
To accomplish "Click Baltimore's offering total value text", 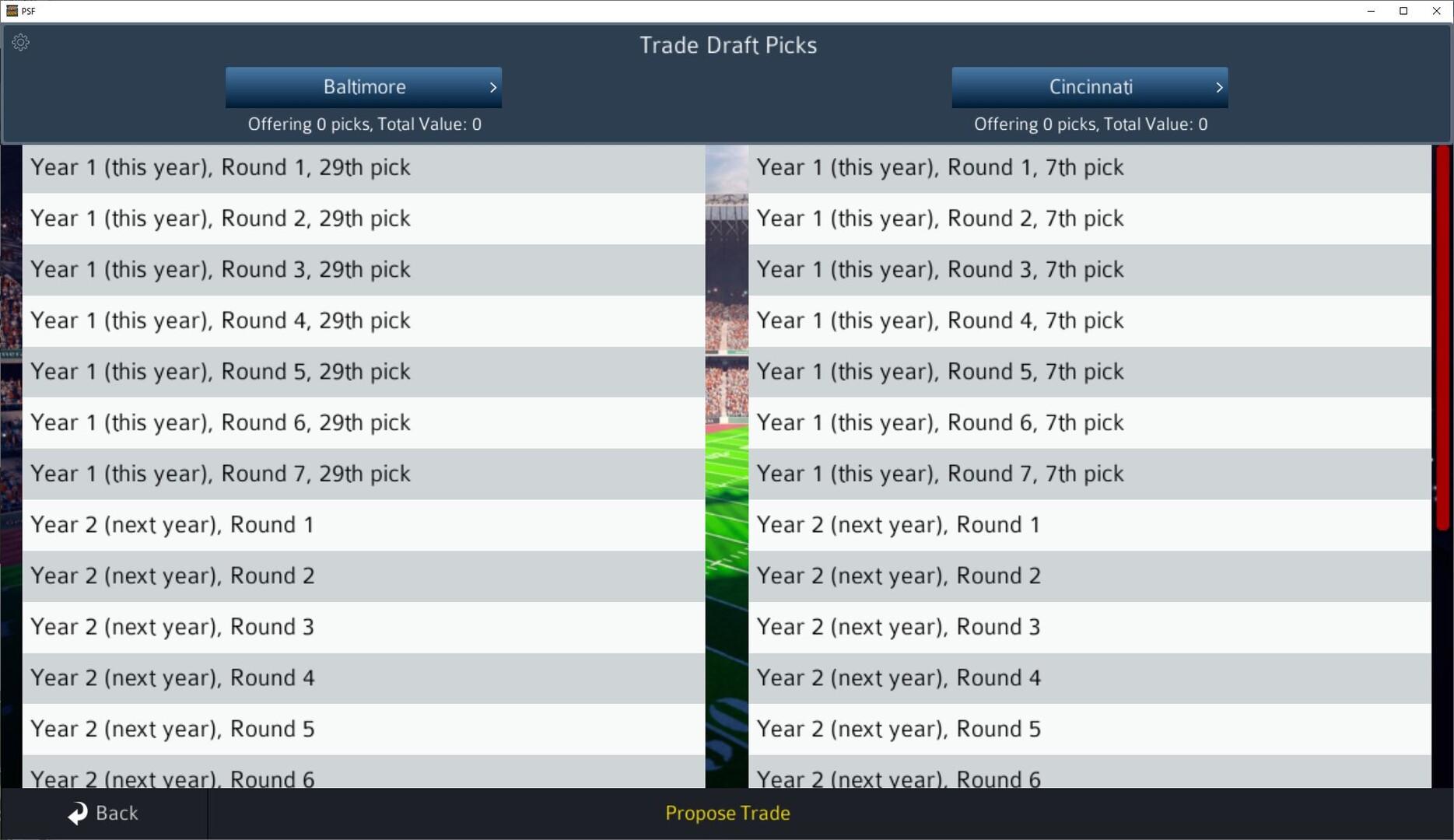I will pos(363,124).
